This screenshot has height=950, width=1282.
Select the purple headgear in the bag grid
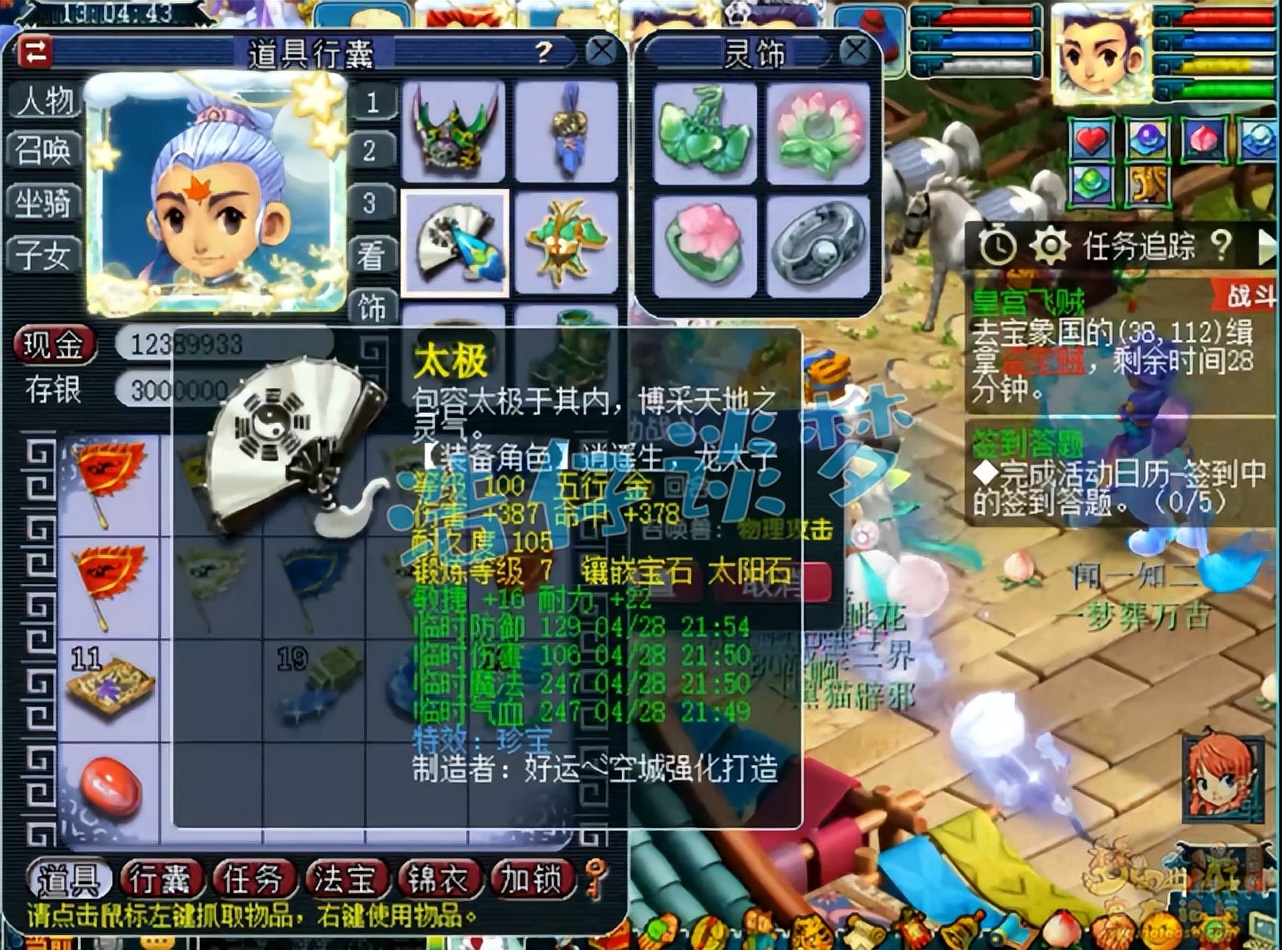pyautogui.click(x=455, y=133)
